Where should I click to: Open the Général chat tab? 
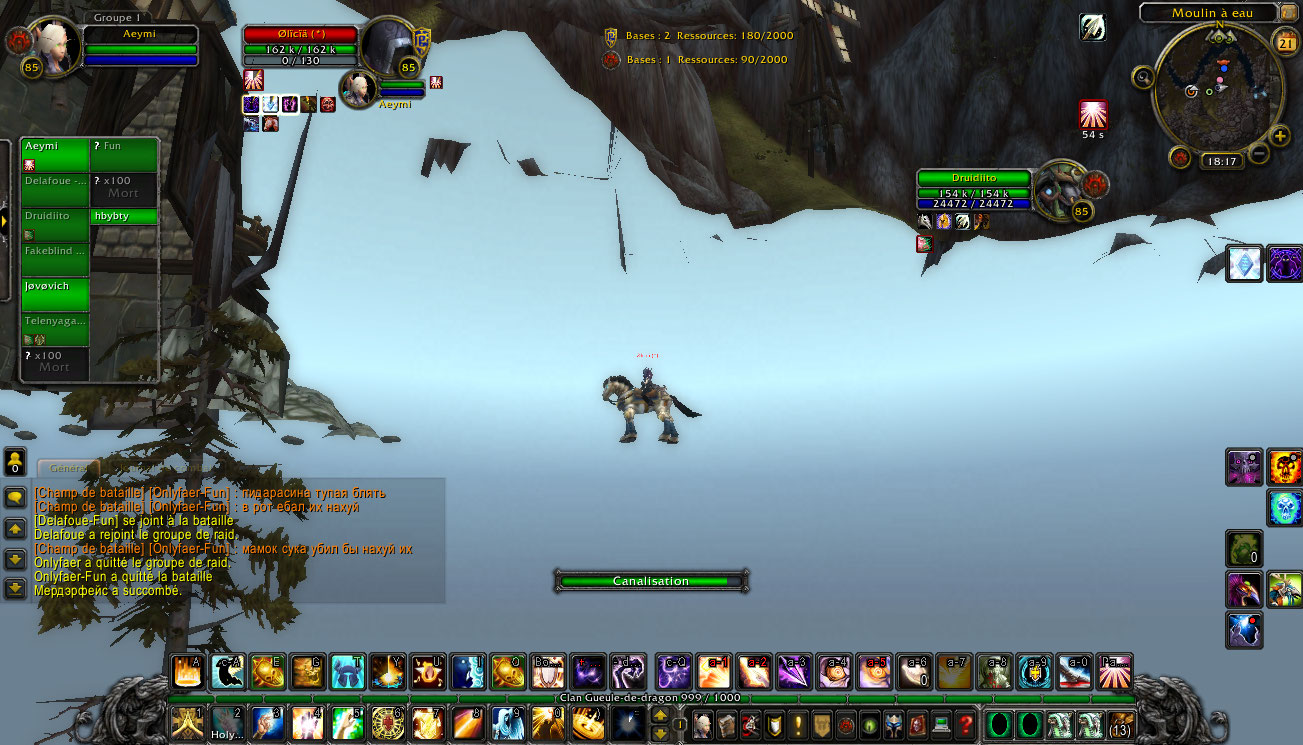point(68,467)
